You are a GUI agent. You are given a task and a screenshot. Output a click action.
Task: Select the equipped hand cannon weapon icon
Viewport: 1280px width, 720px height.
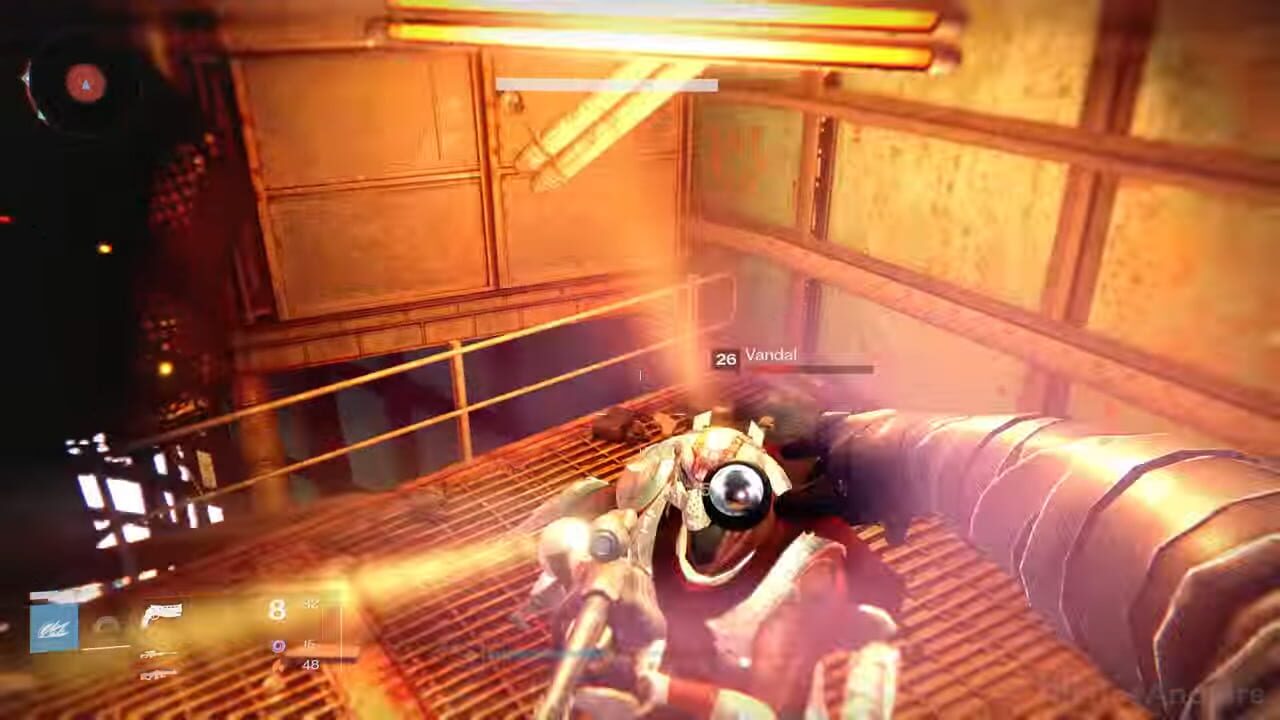(x=163, y=613)
